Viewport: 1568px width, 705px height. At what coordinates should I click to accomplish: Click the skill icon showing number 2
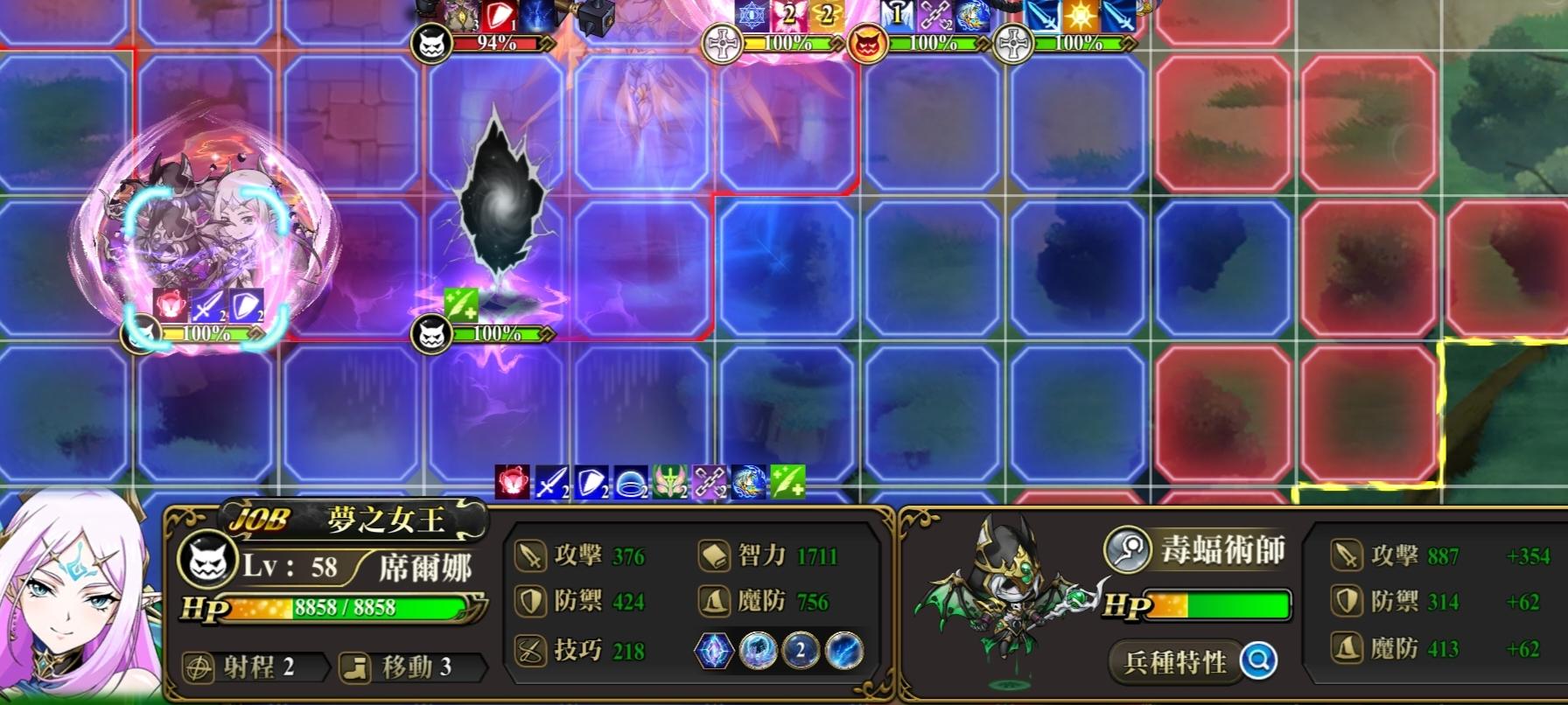click(x=801, y=652)
